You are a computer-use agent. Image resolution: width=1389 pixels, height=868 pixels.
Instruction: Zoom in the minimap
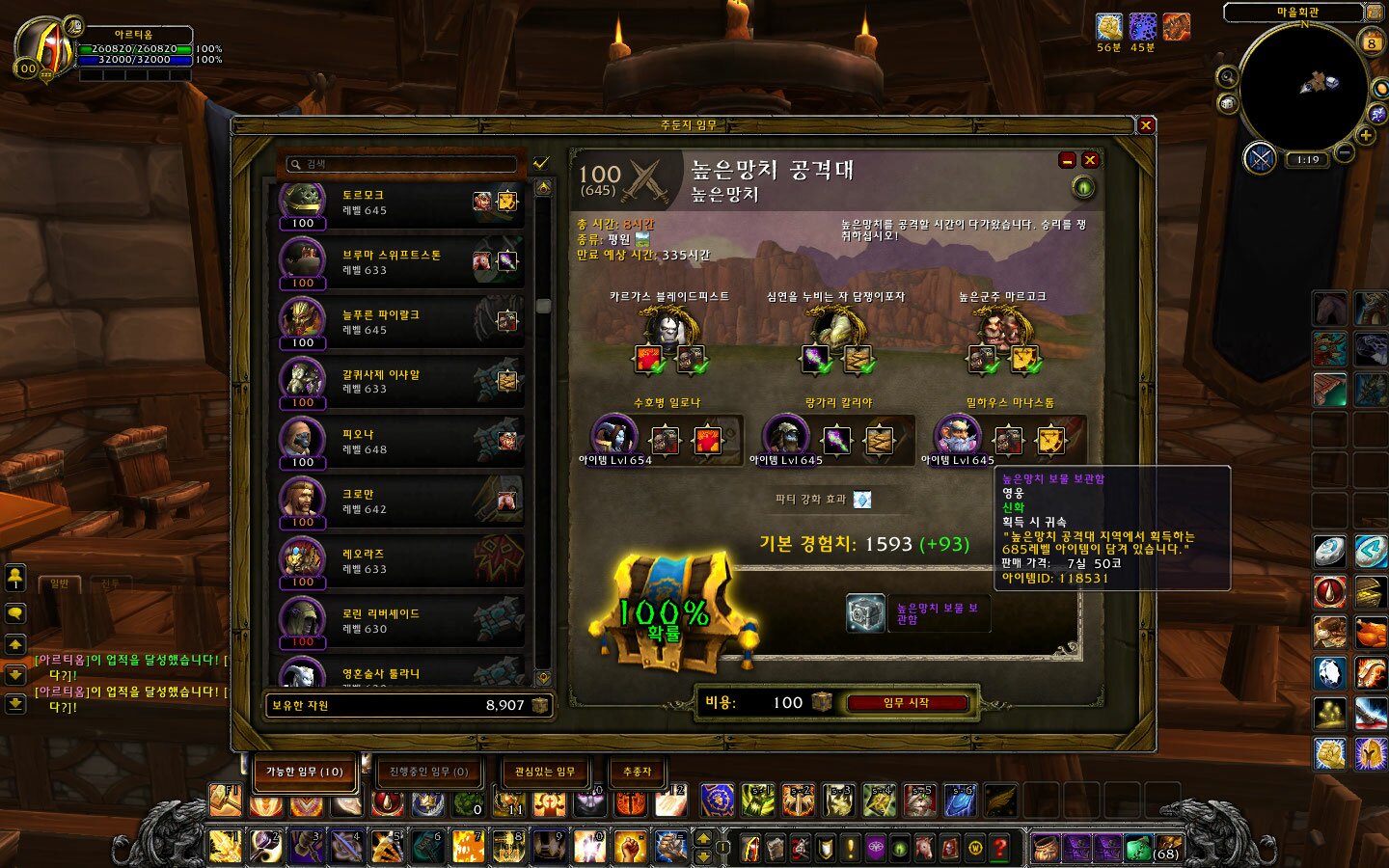click(1366, 136)
